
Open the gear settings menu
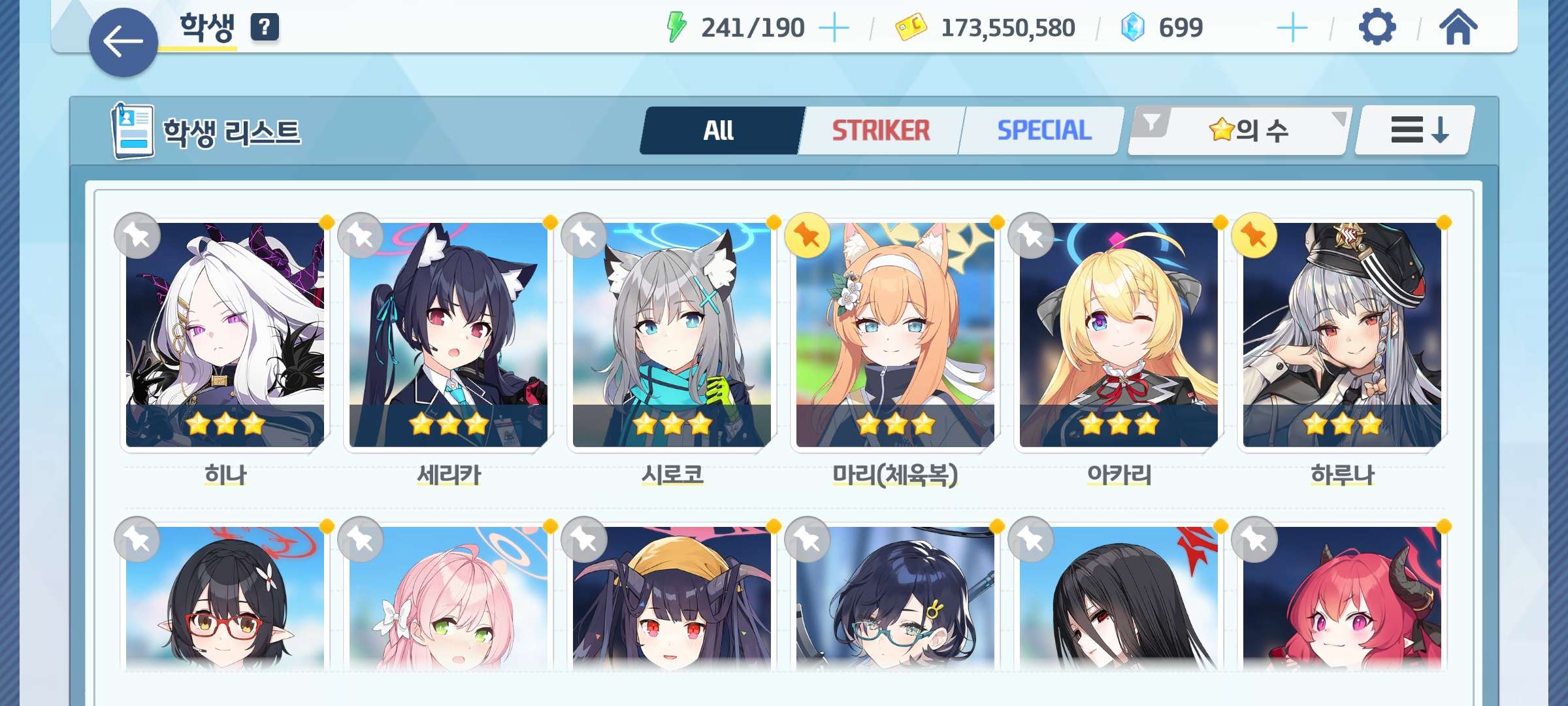coord(1377,27)
